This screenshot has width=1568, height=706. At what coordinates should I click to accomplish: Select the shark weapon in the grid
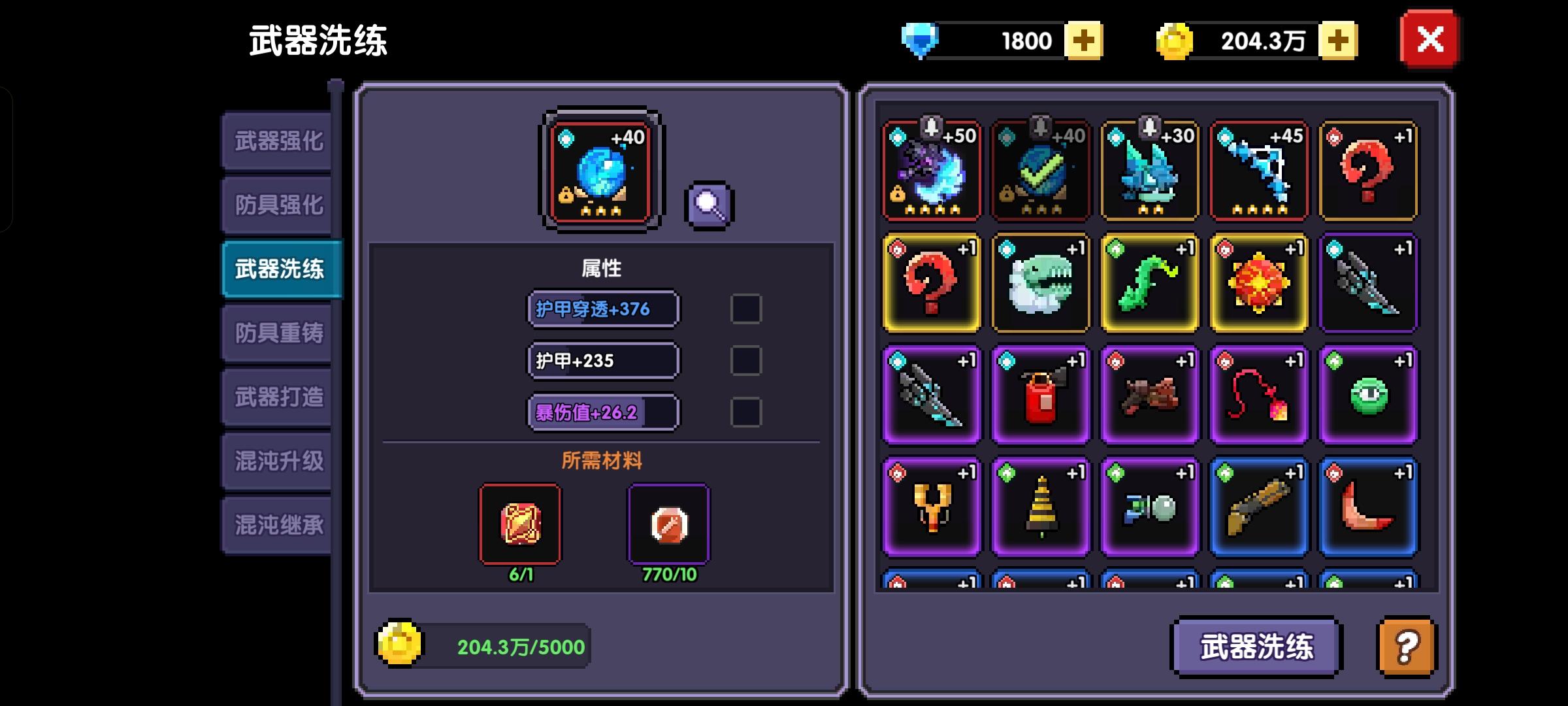click(1040, 282)
